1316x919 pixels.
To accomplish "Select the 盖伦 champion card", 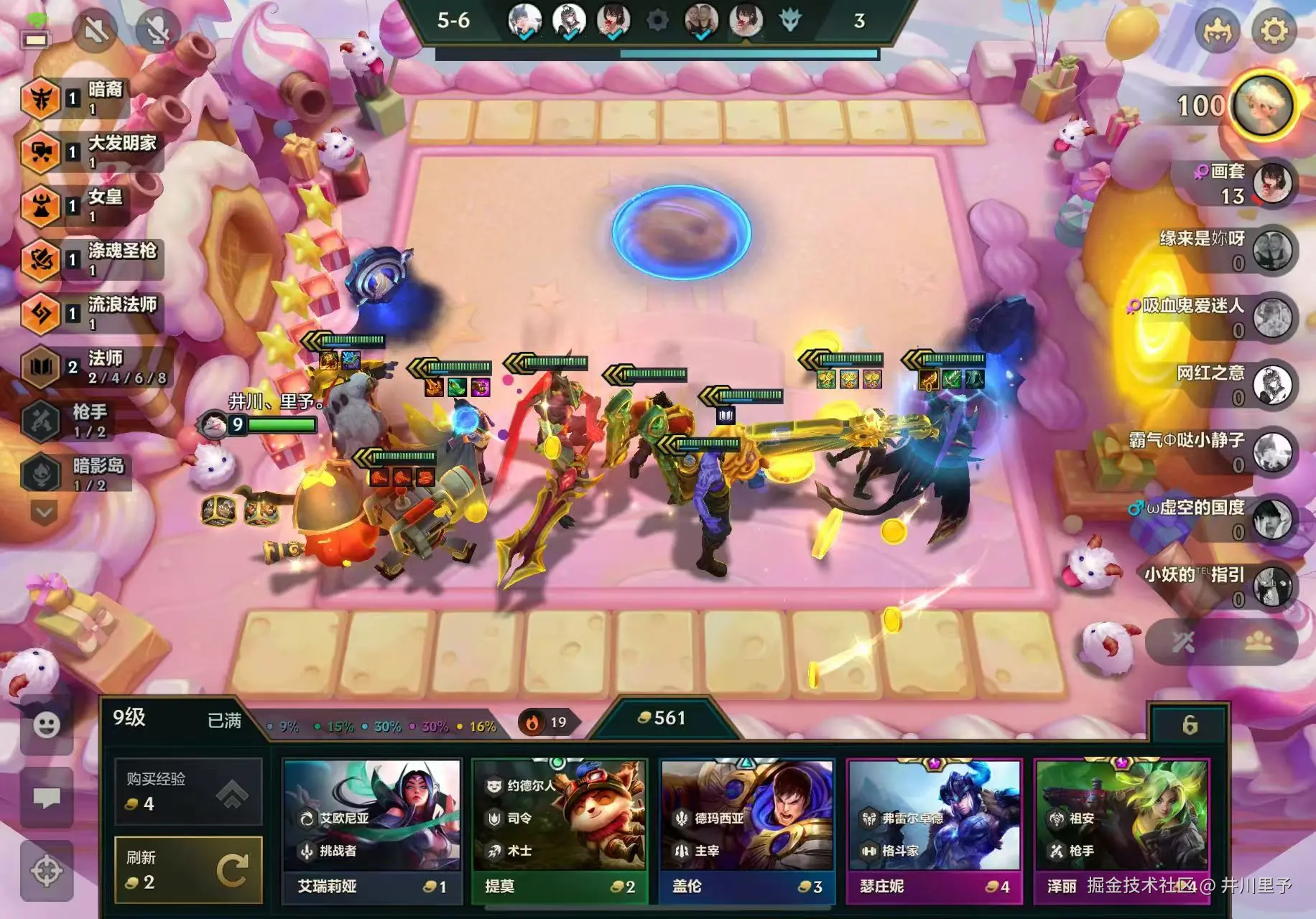I will 746,831.
